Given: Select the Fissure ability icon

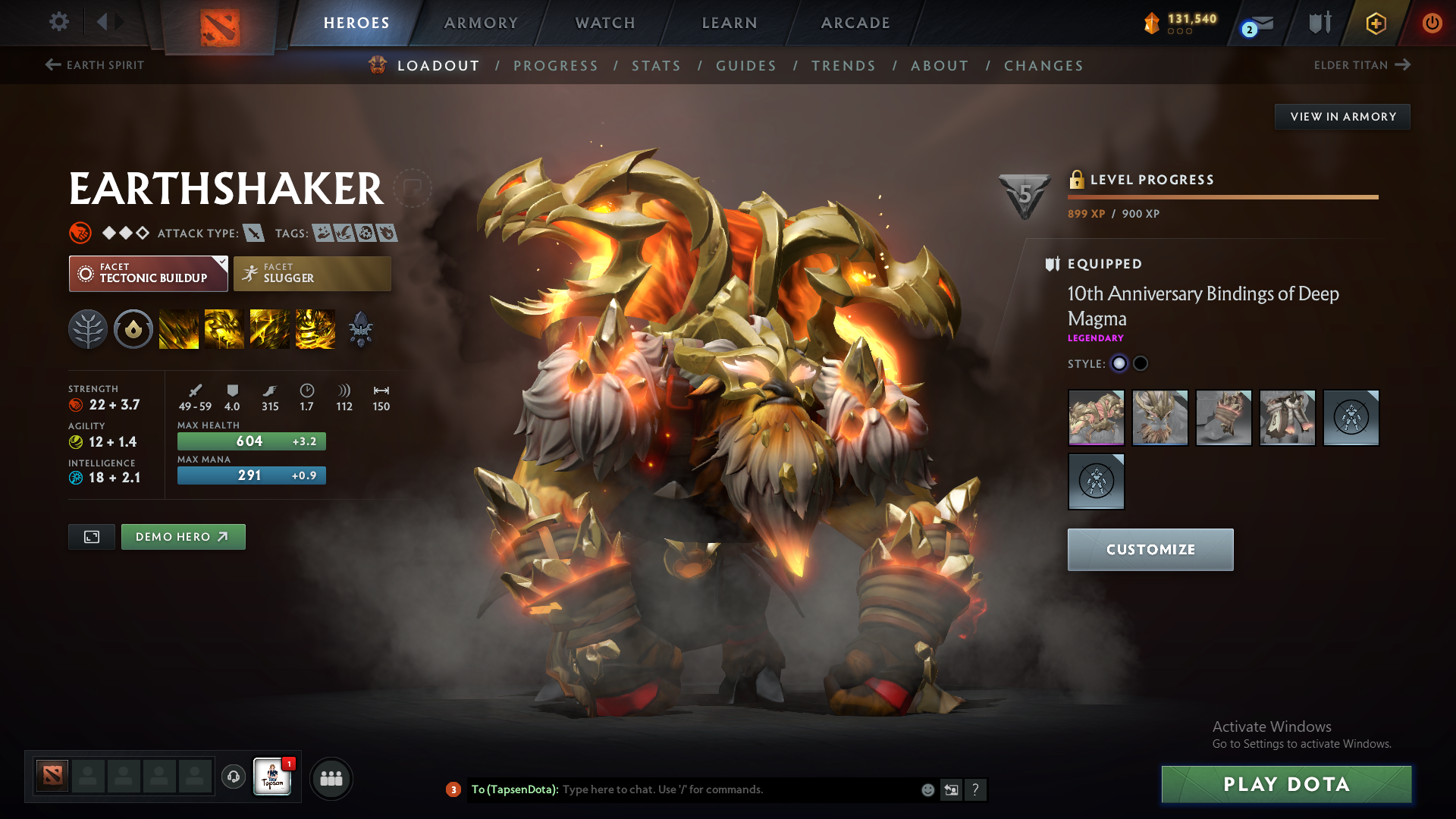Looking at the screenshot, I should (x=179, y=328).
